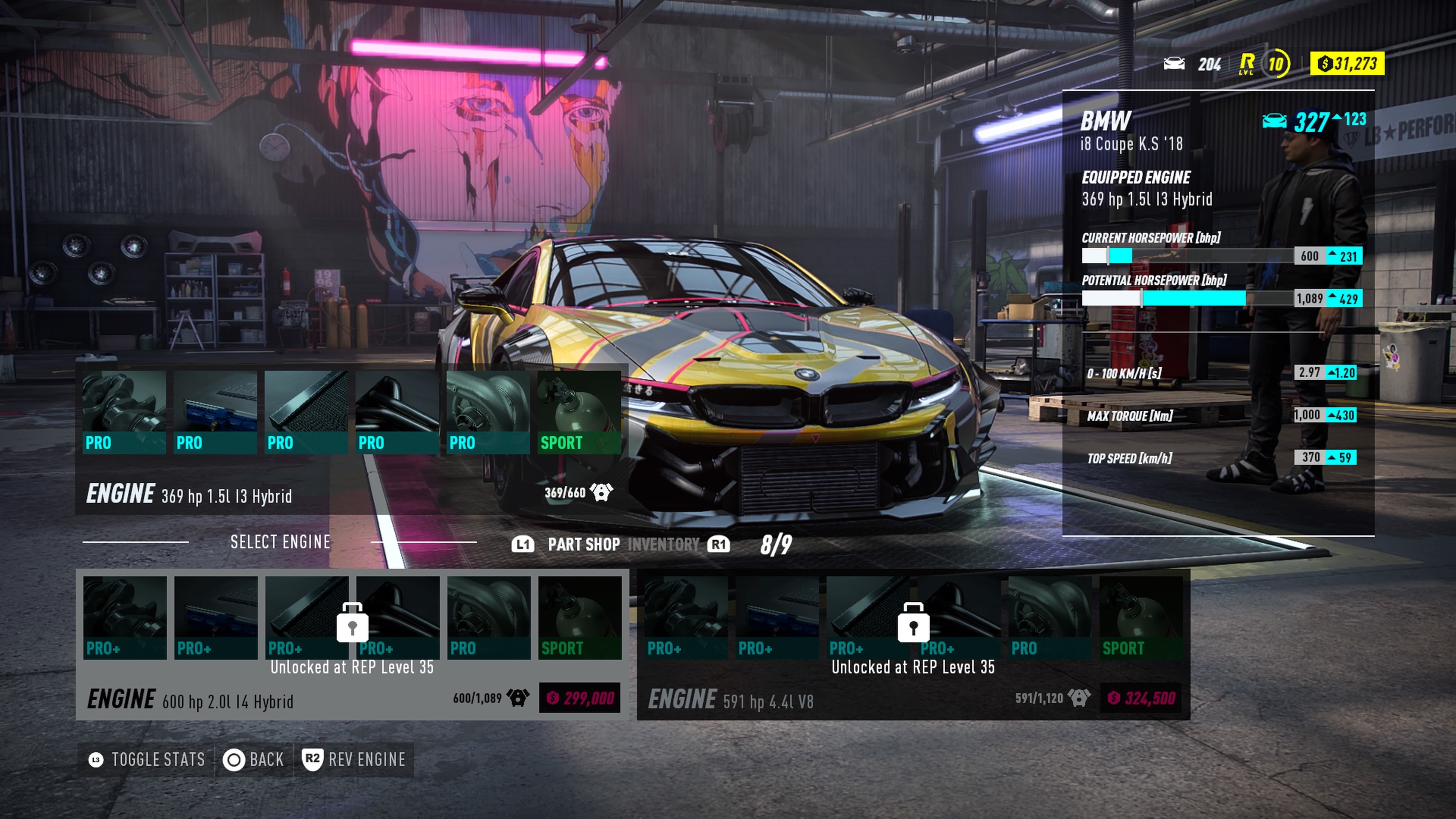Image resolution: width=1456 pixels, height=819 pixels.
Task: Expand the locked REP Level 35 part slot
Action: point(353,623)
